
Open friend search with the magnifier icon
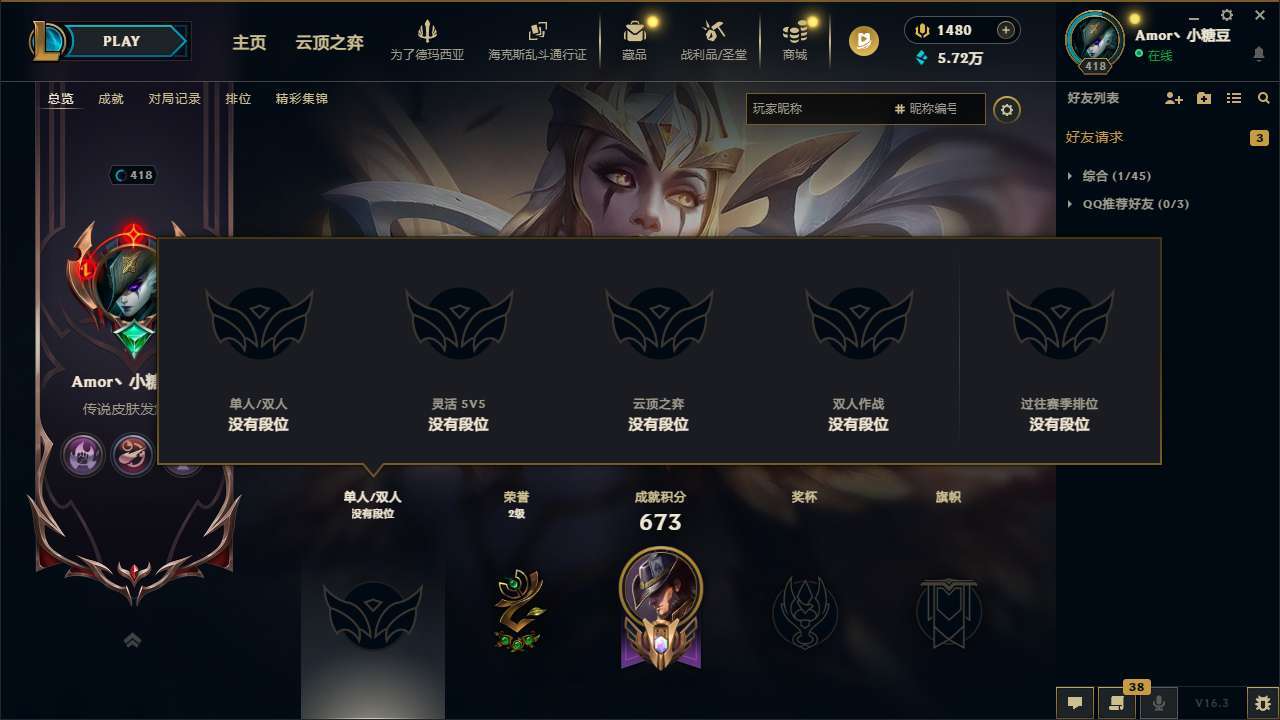(1263, 98)
